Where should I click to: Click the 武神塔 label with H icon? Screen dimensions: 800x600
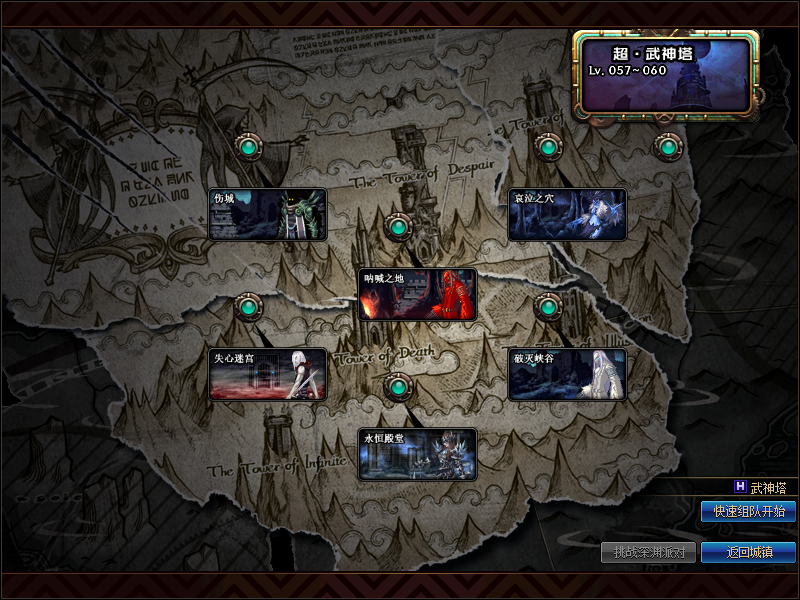(761, 487)
